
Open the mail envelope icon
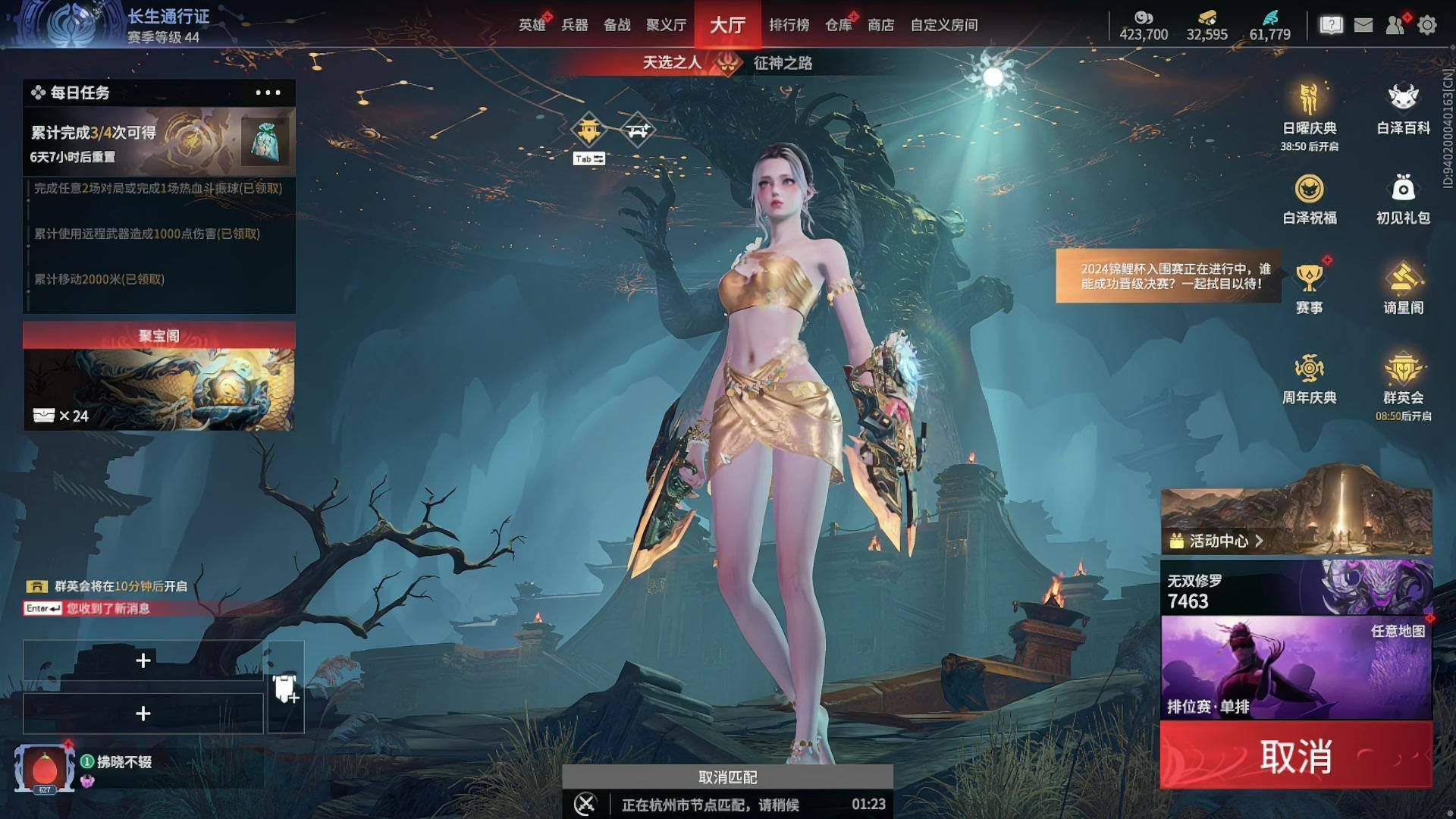click(1363, 25)
